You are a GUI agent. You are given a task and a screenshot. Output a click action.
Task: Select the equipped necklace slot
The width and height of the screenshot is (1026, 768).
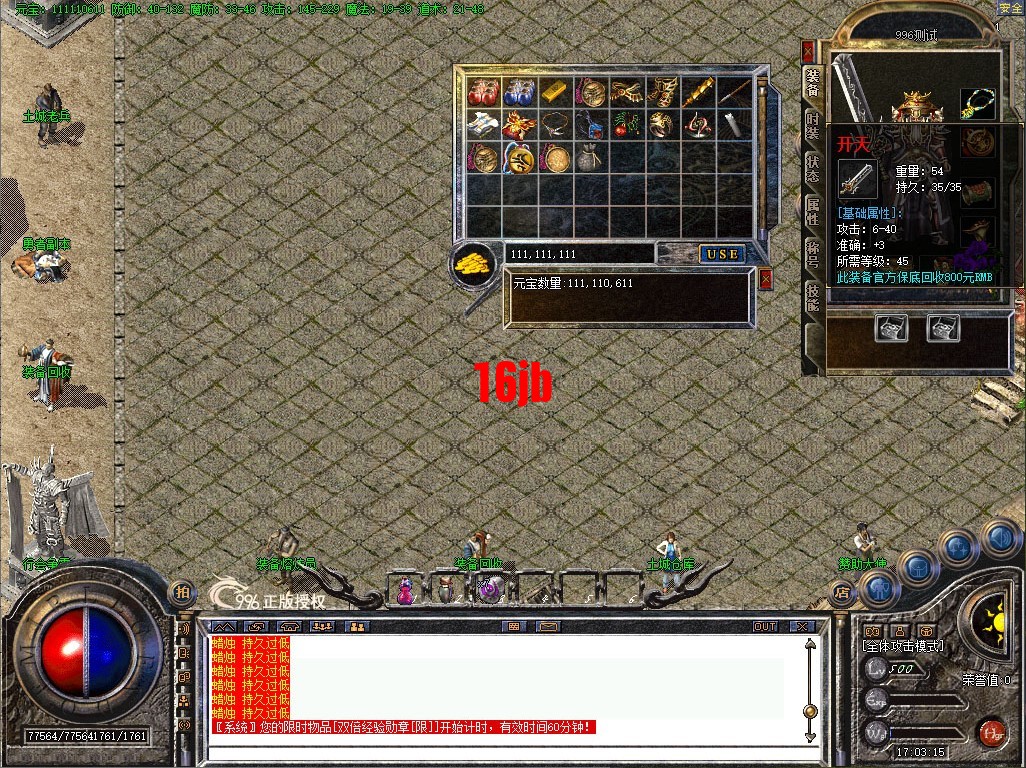978,103
